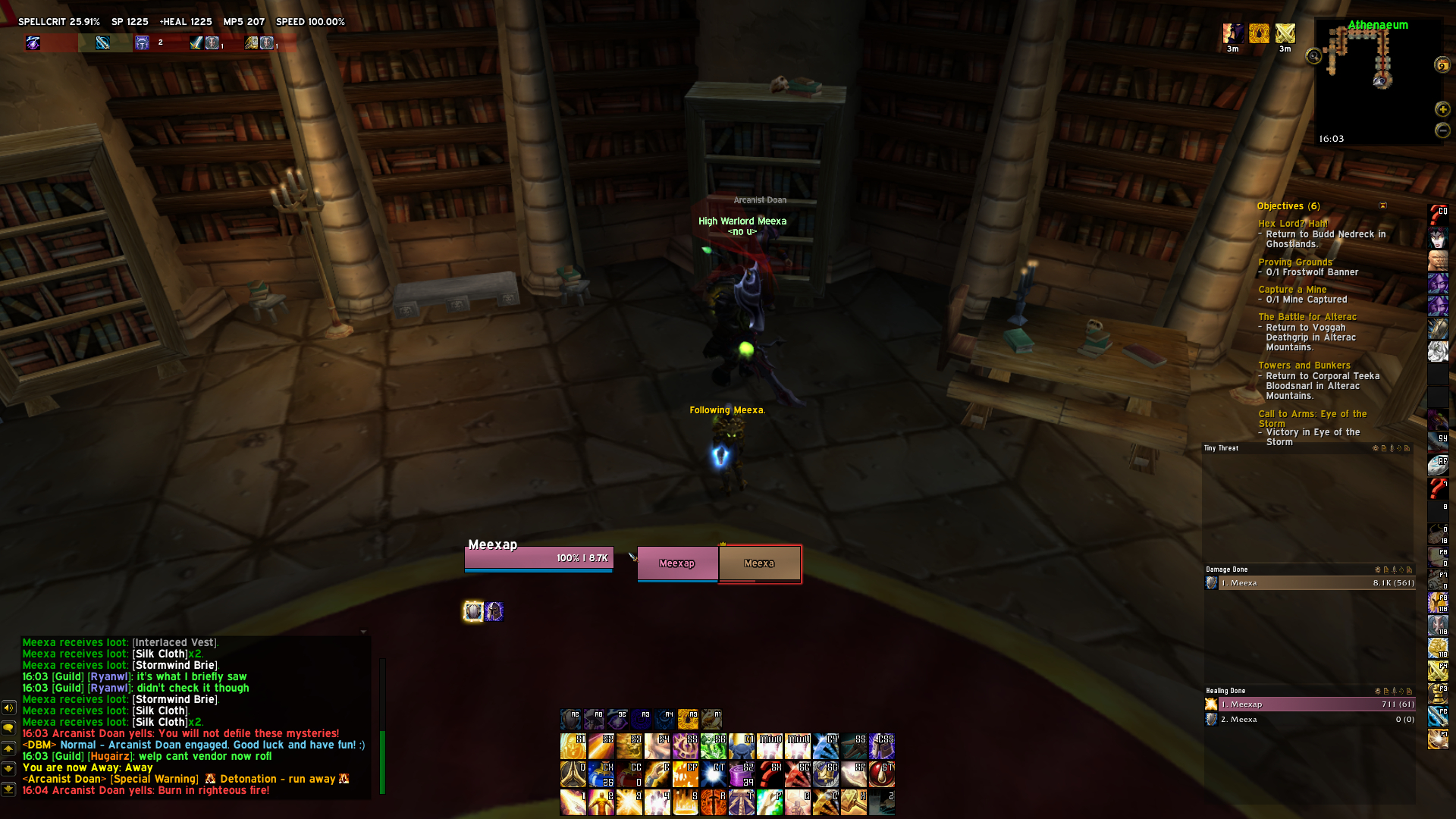
Task: Select the Meexap party frame
Action: 677,563
